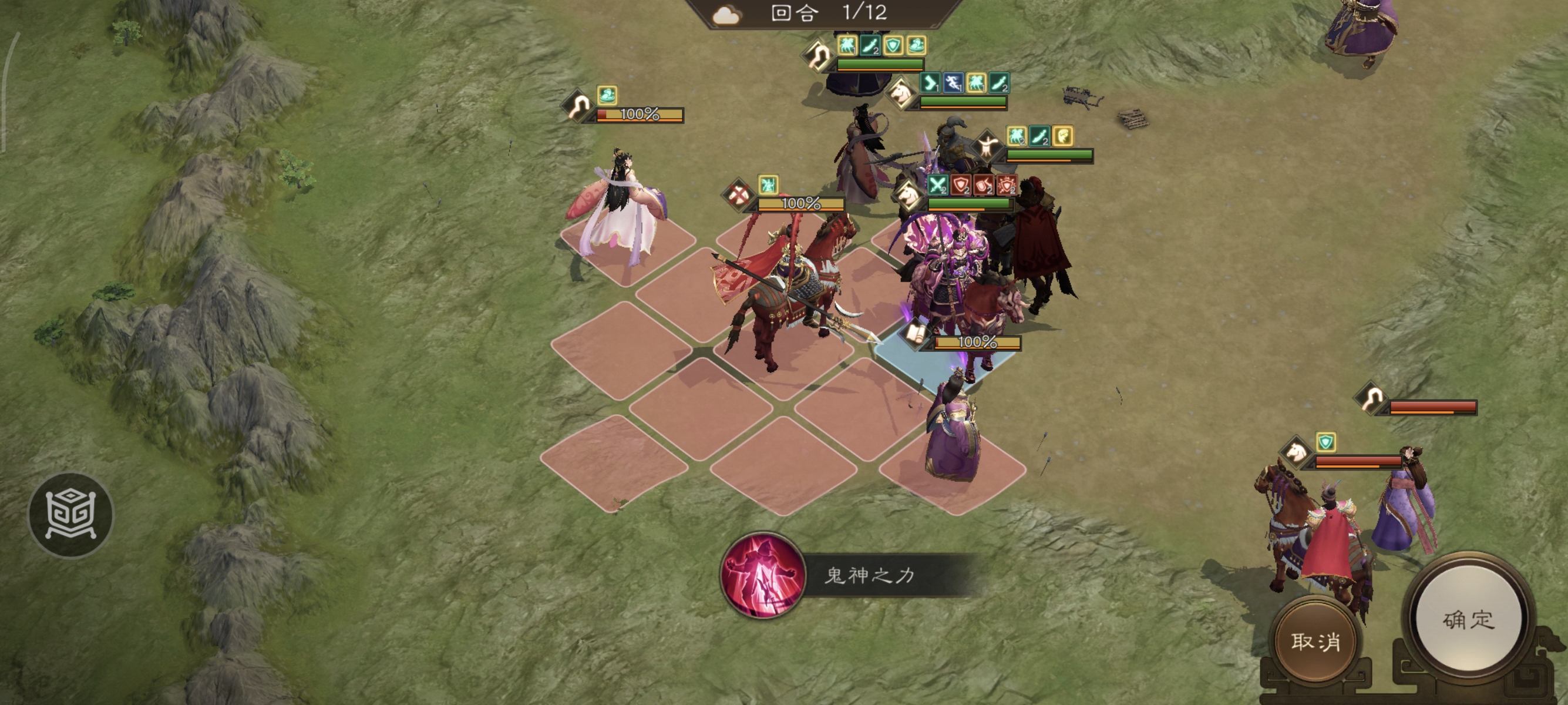This screenshot has height=705, width=1568.
Task: Click the 100% morale bar above the pink dancer
Action: (639, 115)
